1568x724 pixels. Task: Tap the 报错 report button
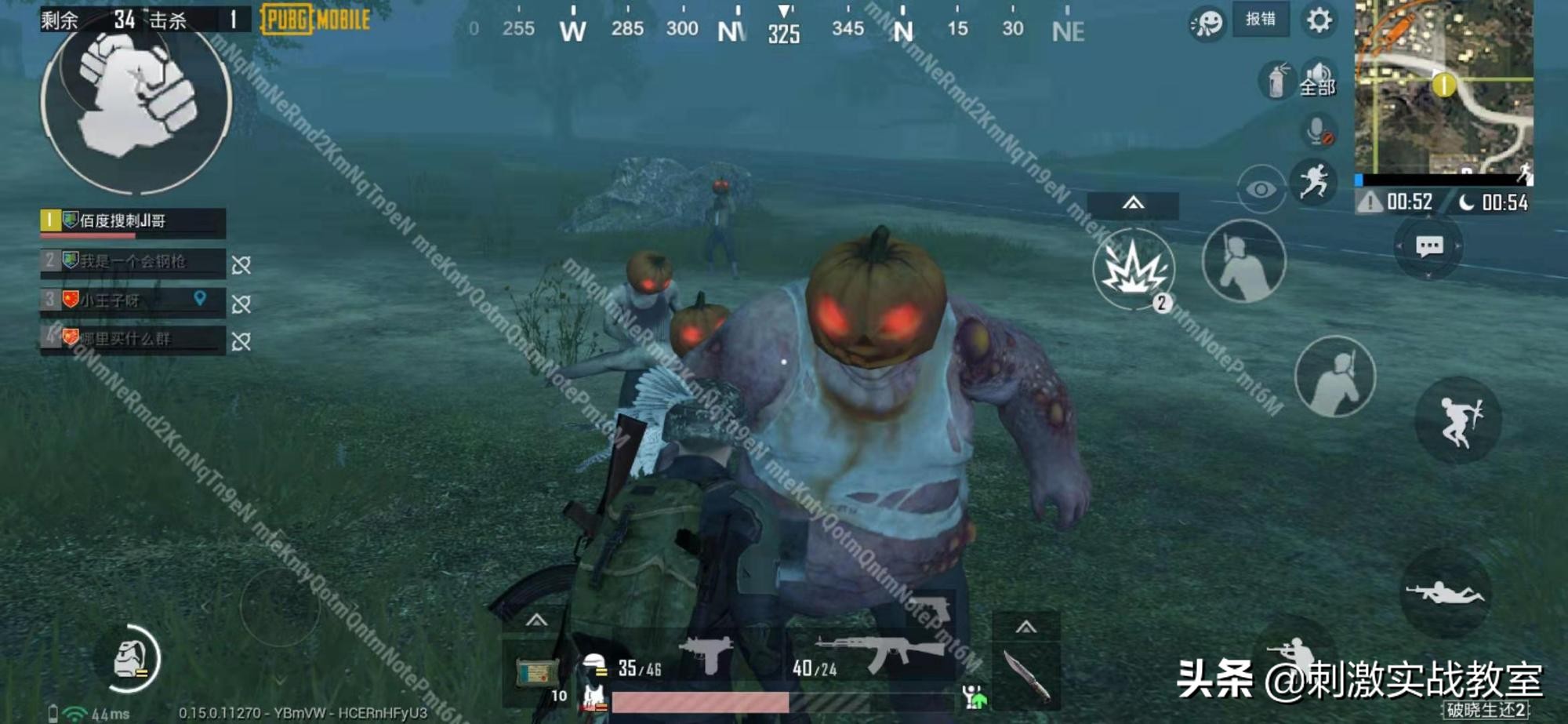click(1260, 20)
